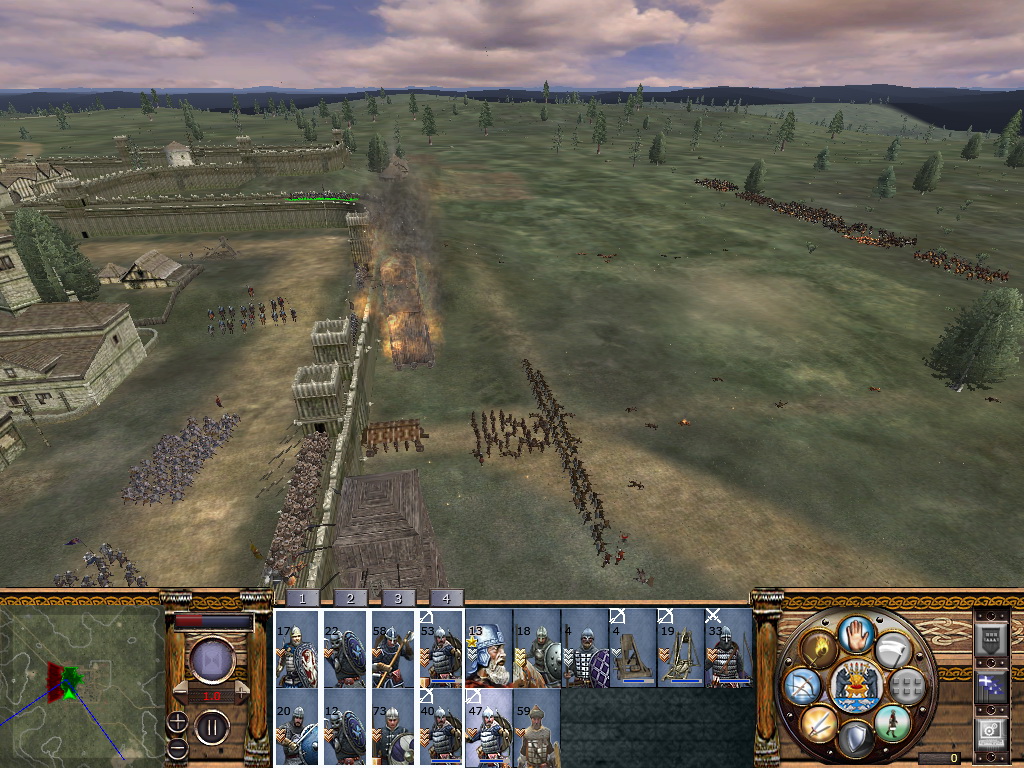The image size is (1024, 768).
Task: Switch to unit group tab 4
Action: (x=446, y=597)
